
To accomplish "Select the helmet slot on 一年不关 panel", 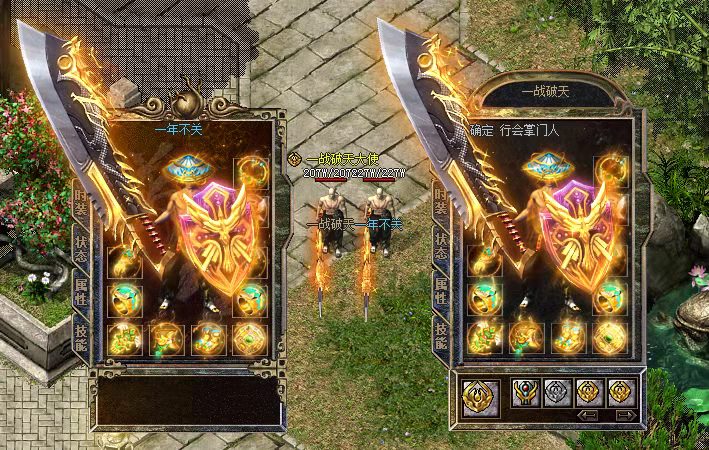I will 187,166.
